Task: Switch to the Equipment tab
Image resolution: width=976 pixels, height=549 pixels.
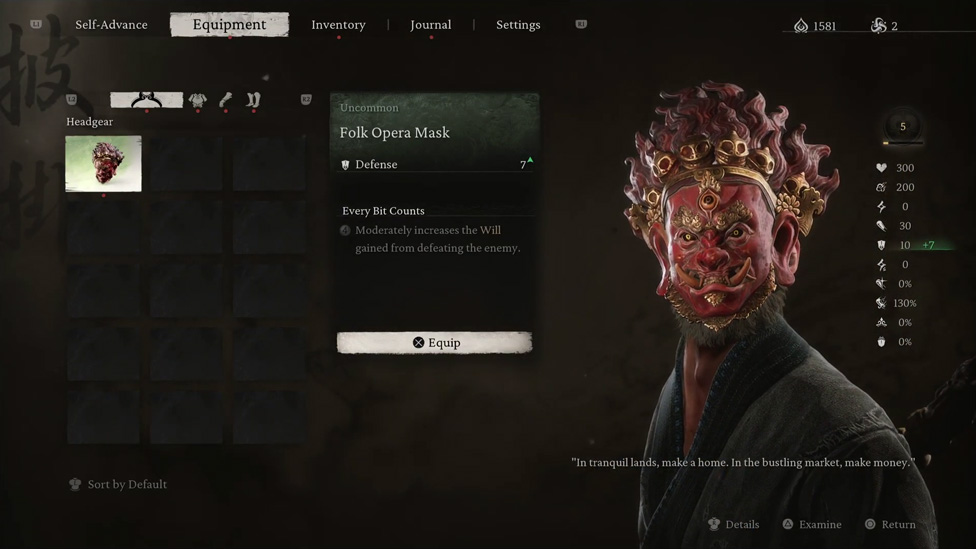Action: pos(229,25)
